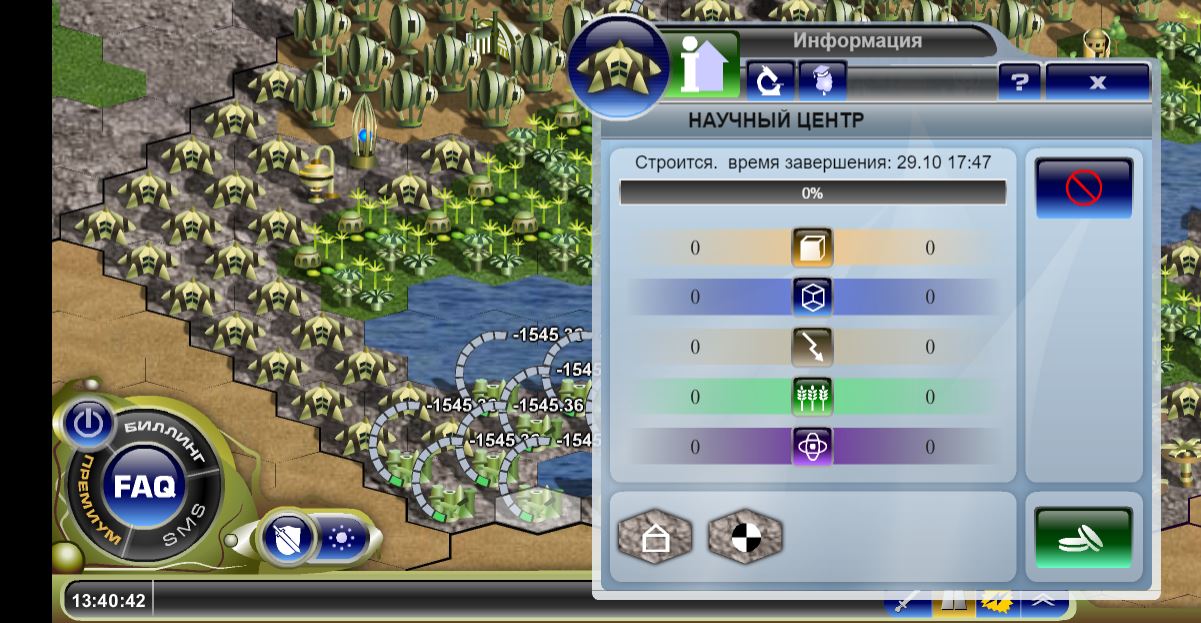1201x623 pixels.
Task: Click the green coins payment button
Action: pyautogui.click(x=1083, y=538)
